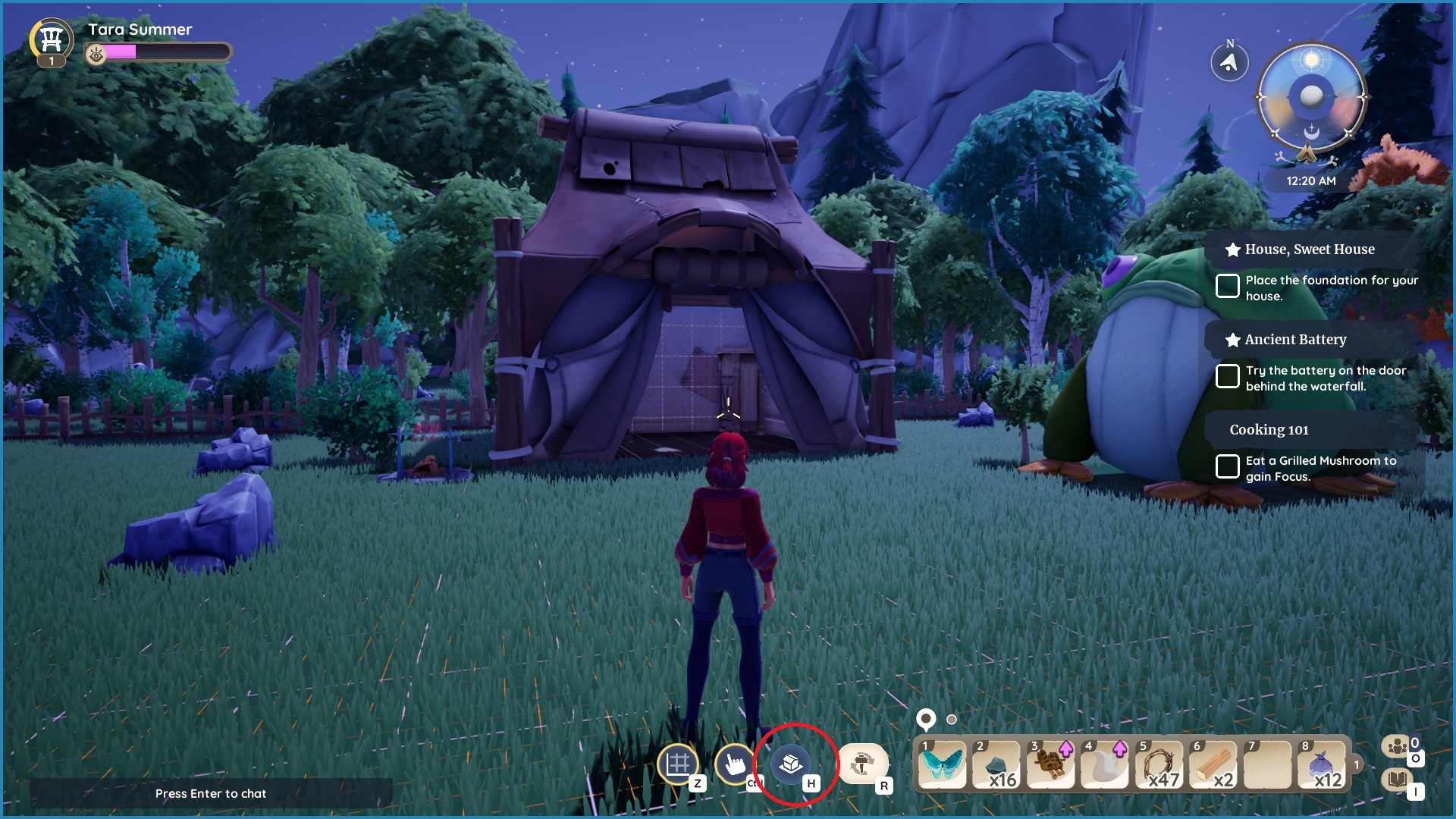Click the chat field labeled Press Enter to chat

tap(211, 793)
